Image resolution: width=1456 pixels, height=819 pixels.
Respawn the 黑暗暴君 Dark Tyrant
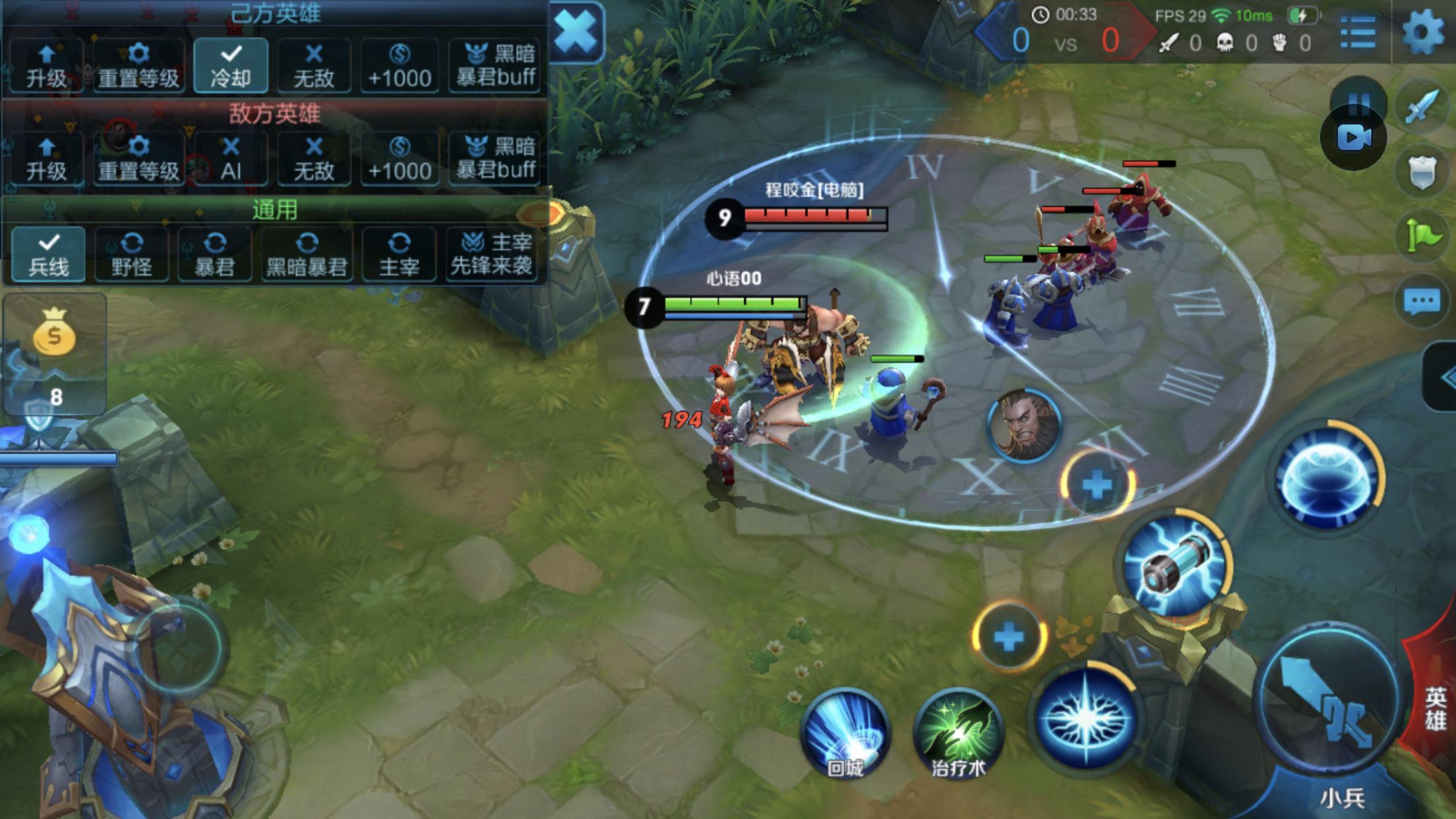(307, 255)
